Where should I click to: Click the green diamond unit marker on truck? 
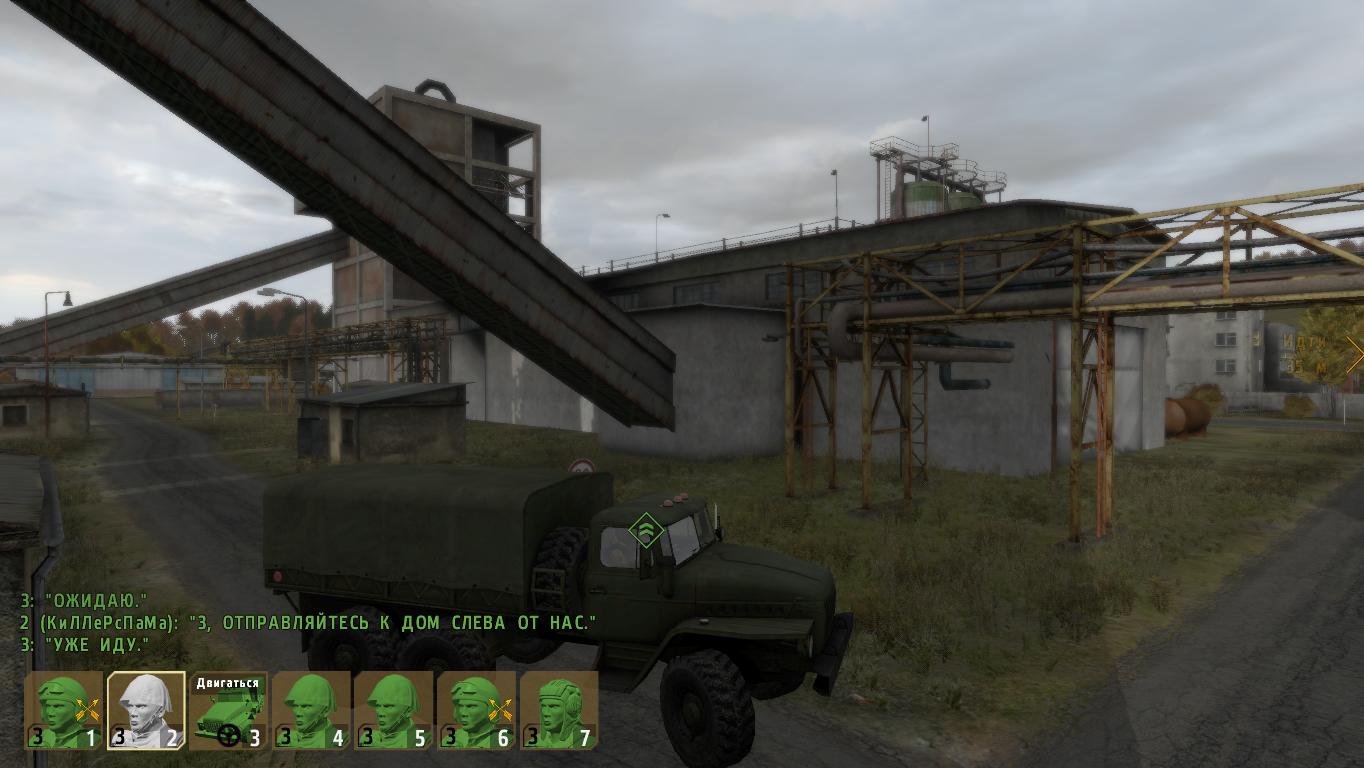pyautogui.click(x=646, y=529)
